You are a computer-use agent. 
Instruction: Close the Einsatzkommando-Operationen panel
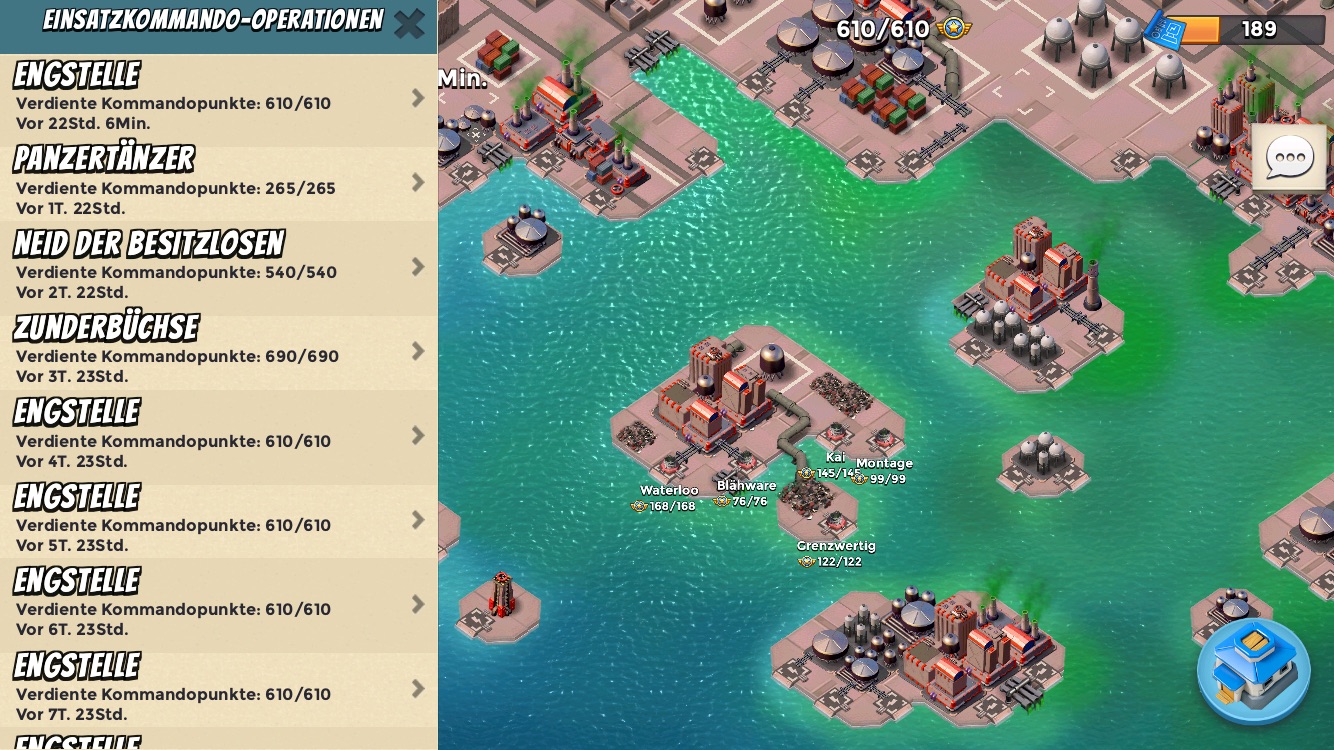coord(409,23)
